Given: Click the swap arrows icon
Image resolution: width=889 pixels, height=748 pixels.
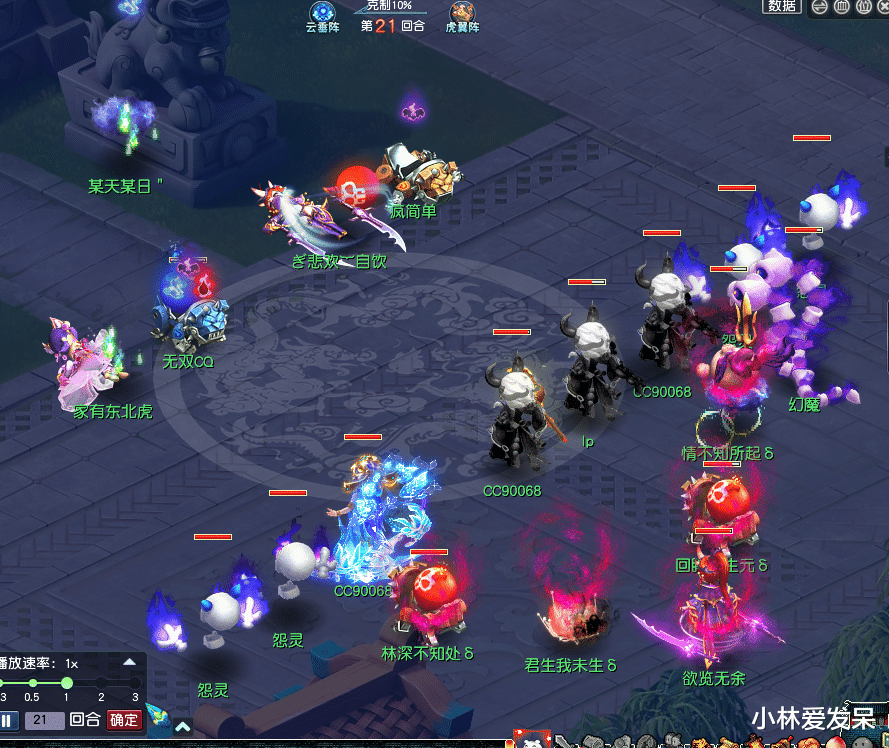Looking at the screenshot, I should click(819, 7).
